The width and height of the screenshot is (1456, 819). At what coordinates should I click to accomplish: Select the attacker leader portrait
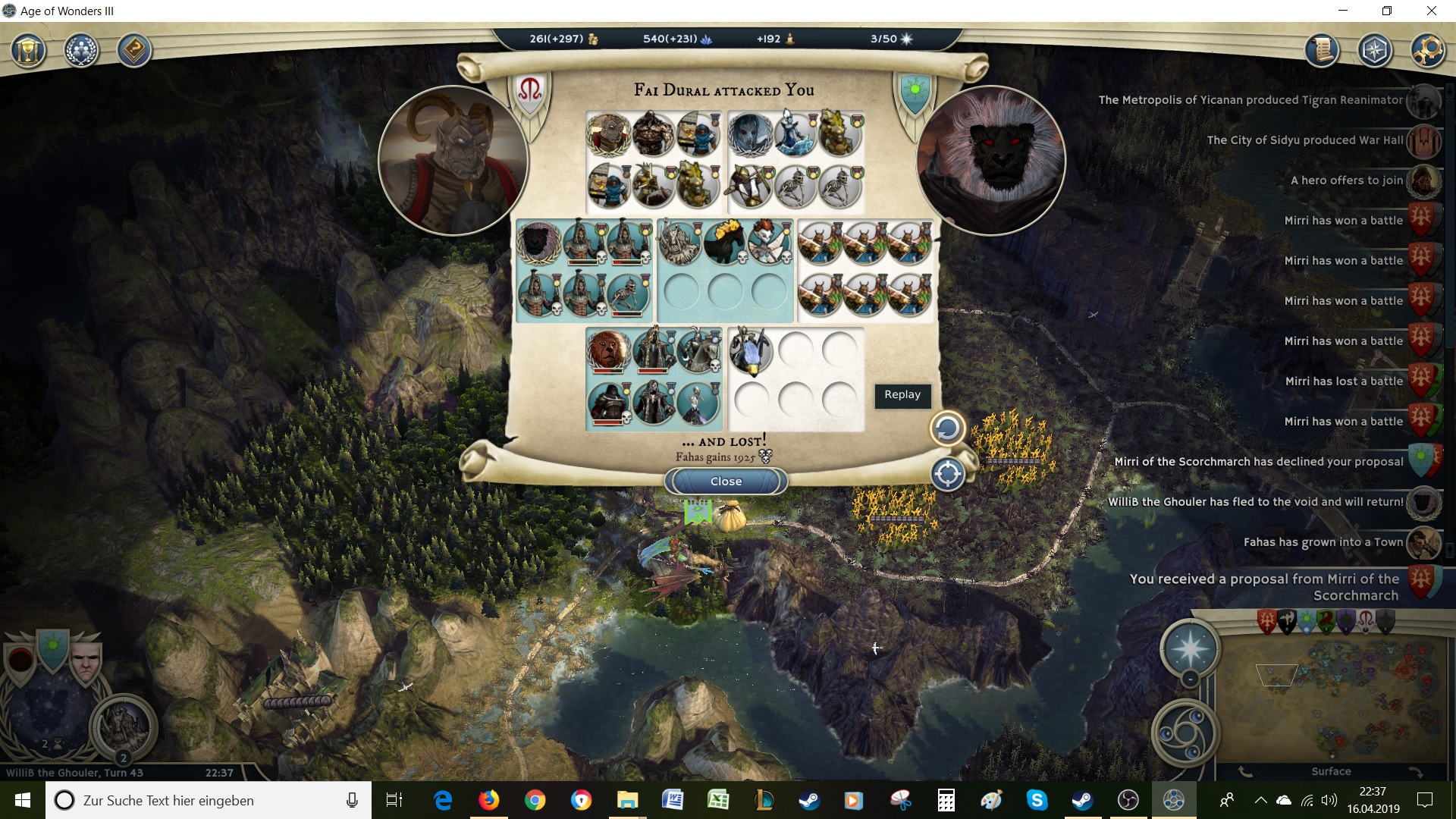pyautogui.click(x=453, y=161)
